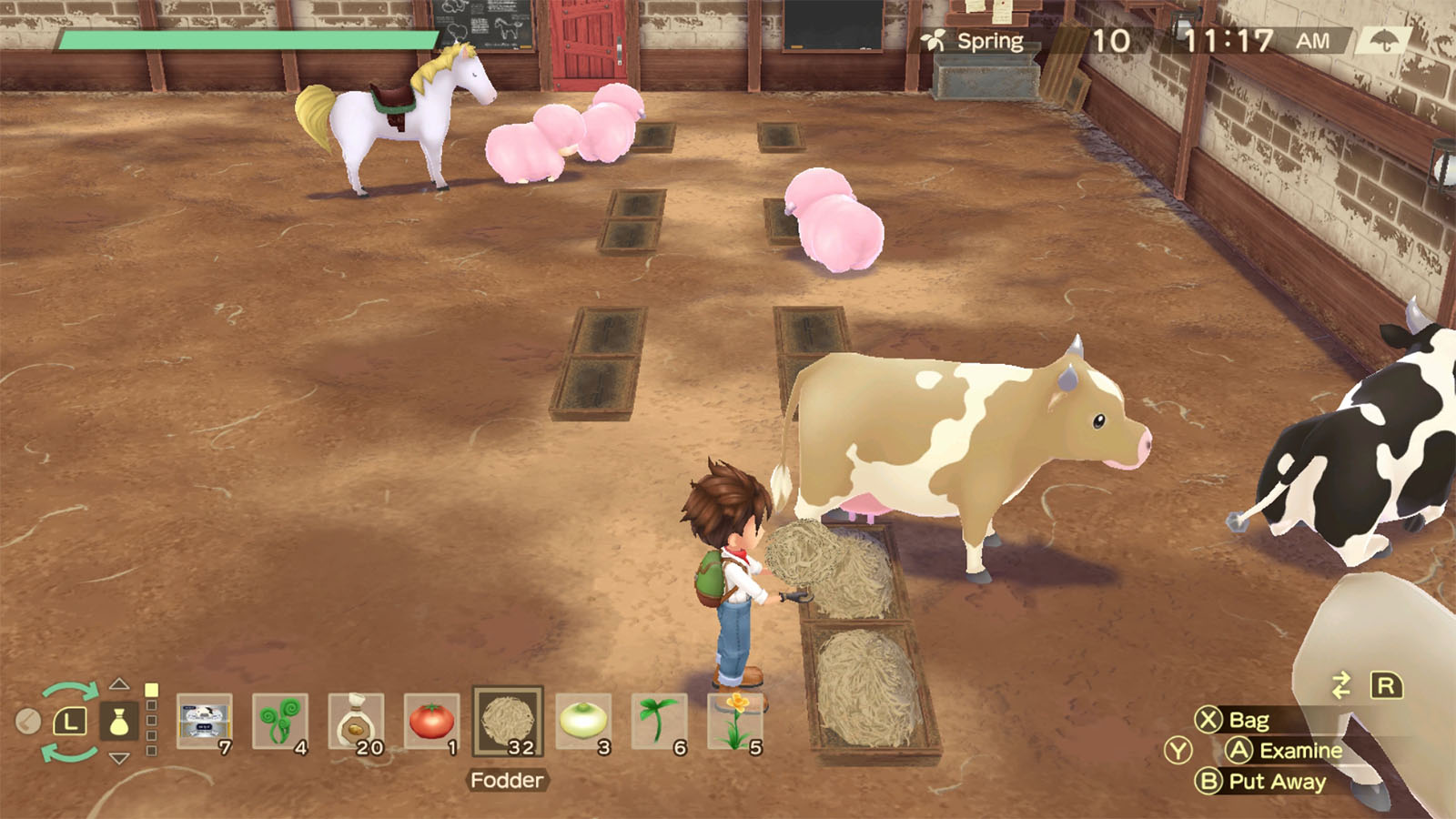Select the tomato item slot
Screen dimensions: 1456x819
pos(431,722)
